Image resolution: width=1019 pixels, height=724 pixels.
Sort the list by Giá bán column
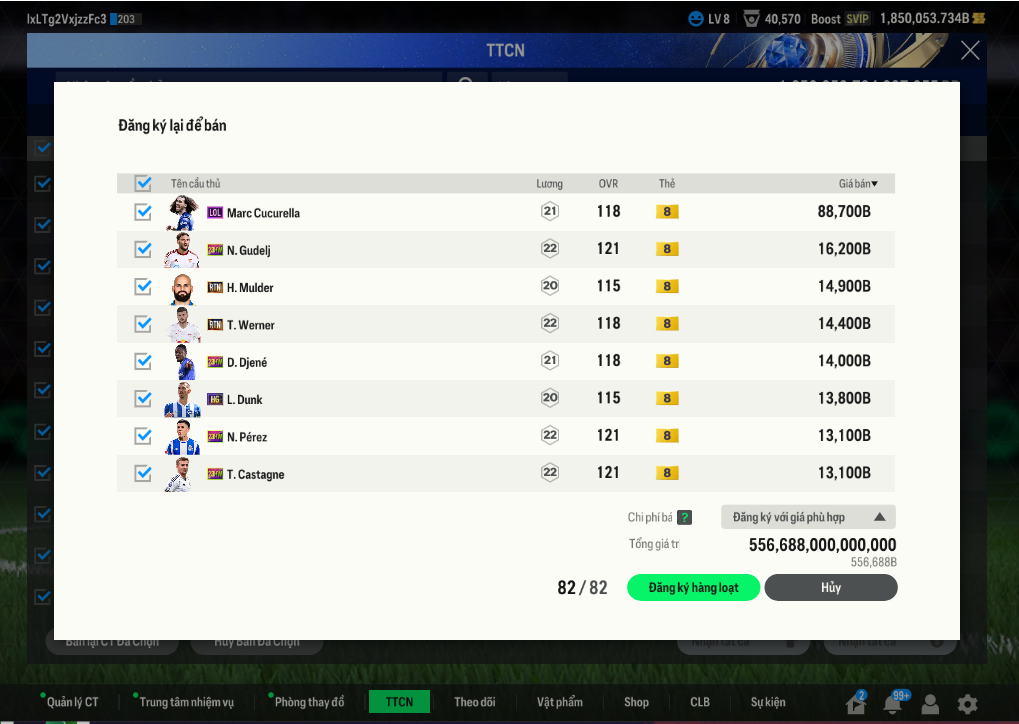[x=858, y=184]
